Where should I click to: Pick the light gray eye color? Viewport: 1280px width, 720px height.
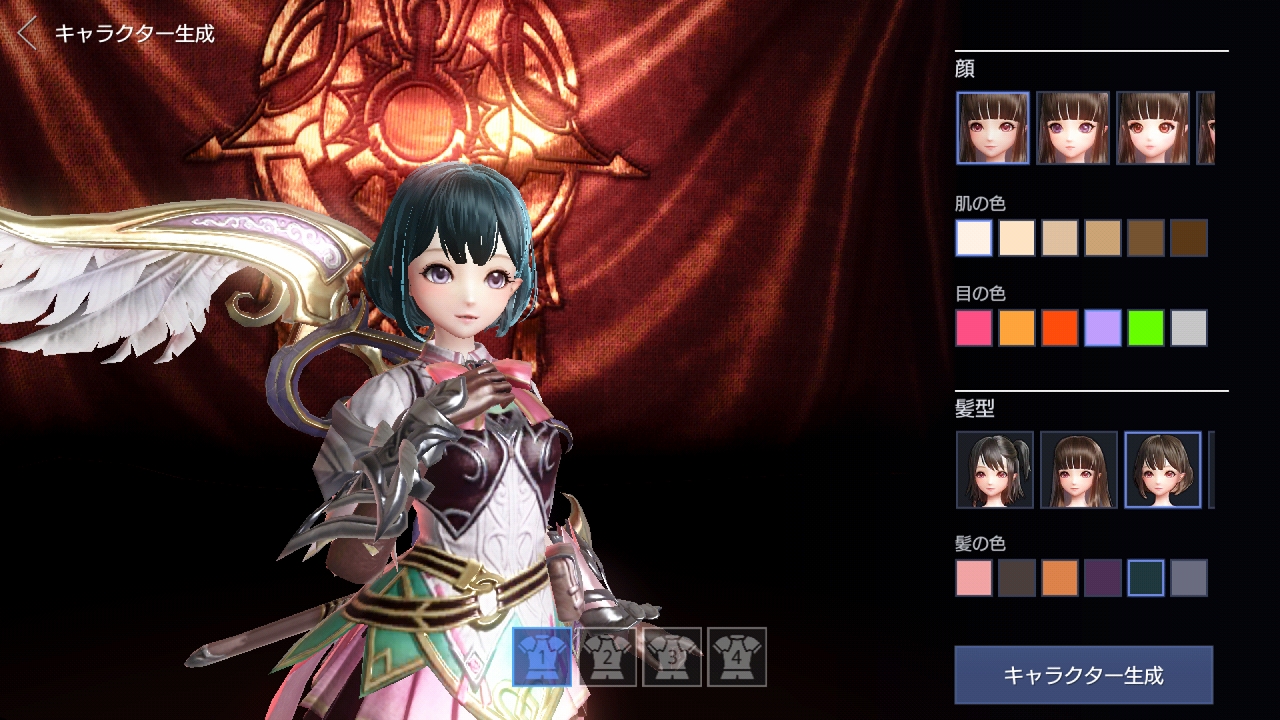pyautogui.click(x=1189, y=328)
